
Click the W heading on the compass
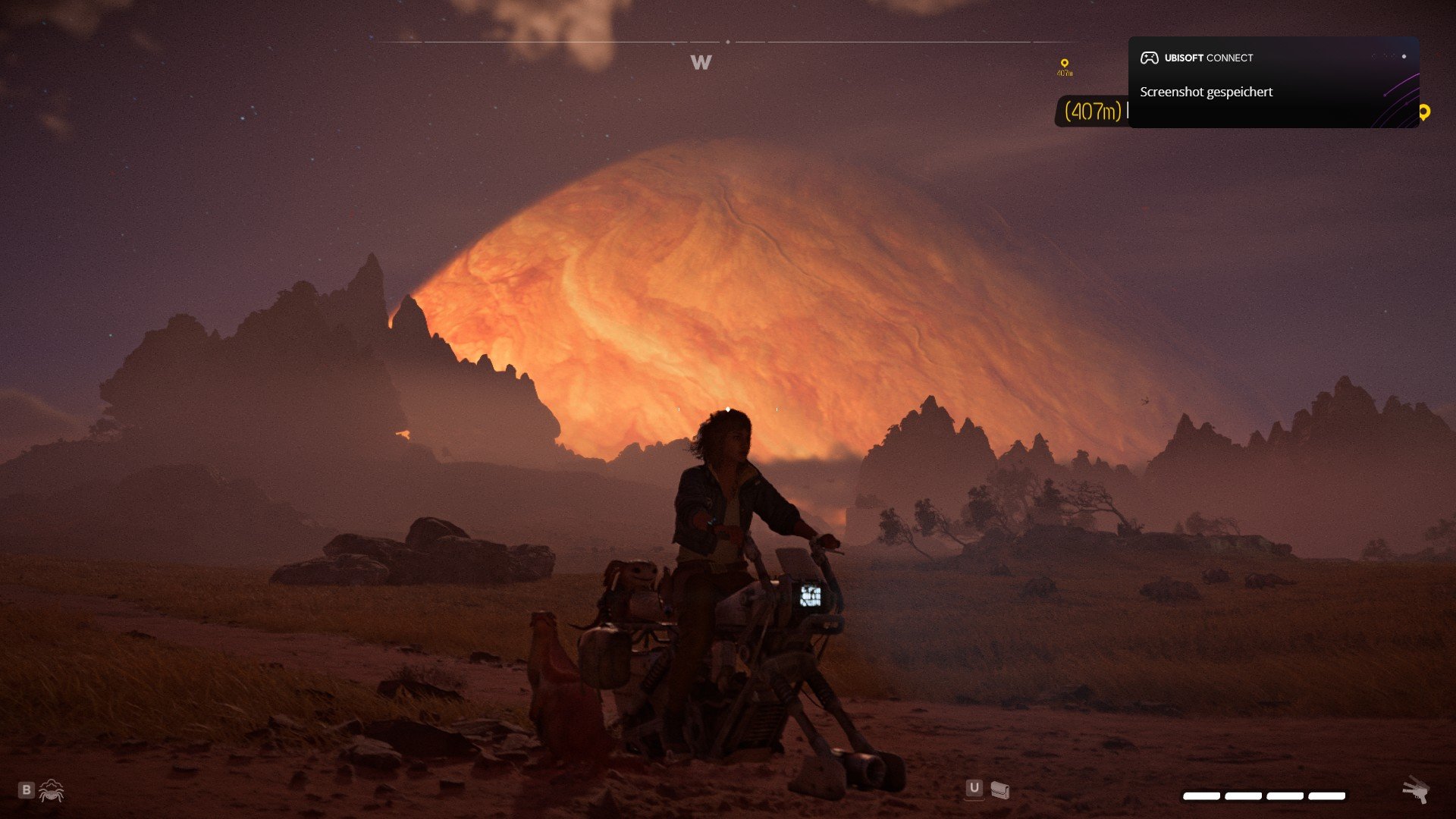pyautogui.click(x=701, y=62)
